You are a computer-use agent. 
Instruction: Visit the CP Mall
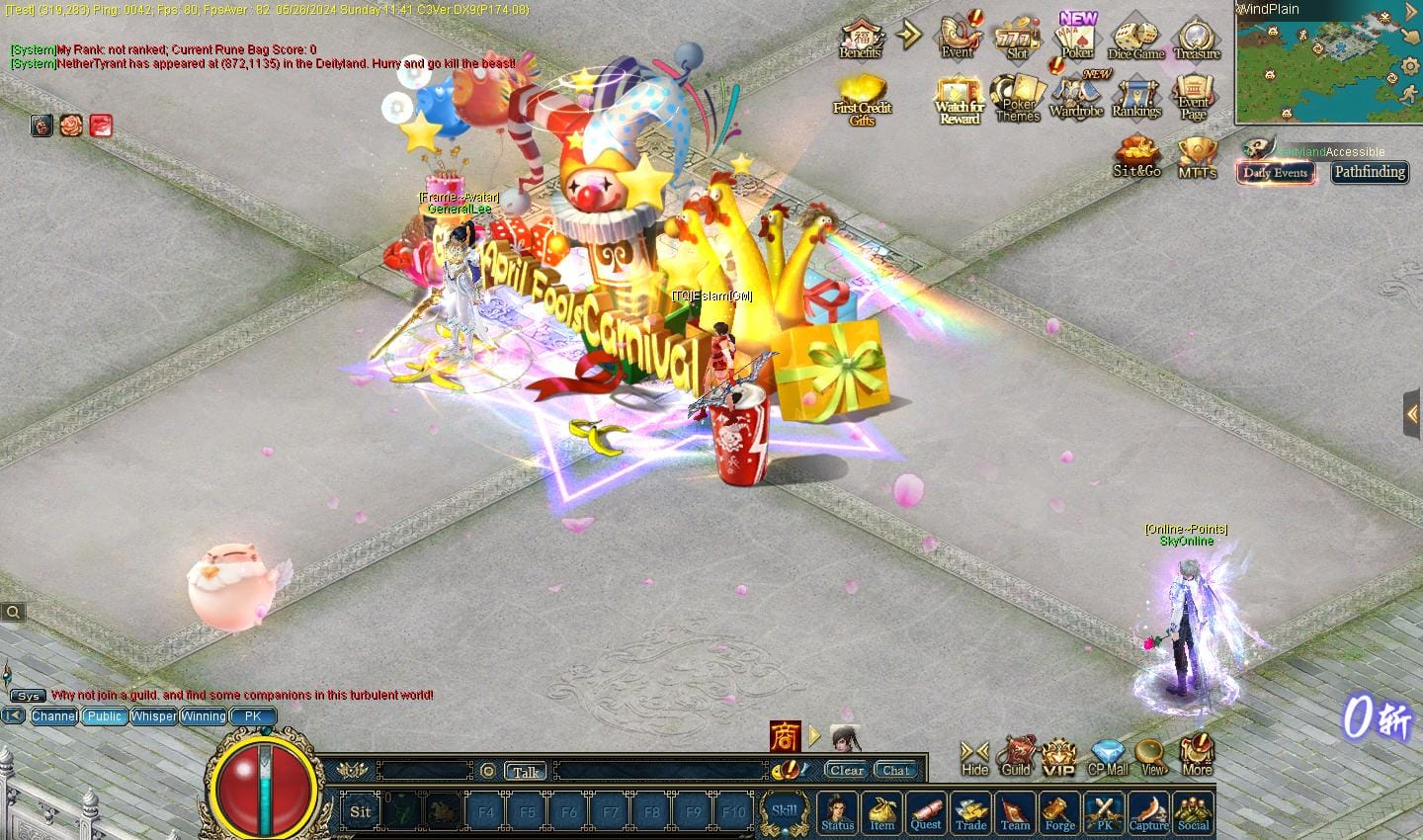coord(1107,757)
